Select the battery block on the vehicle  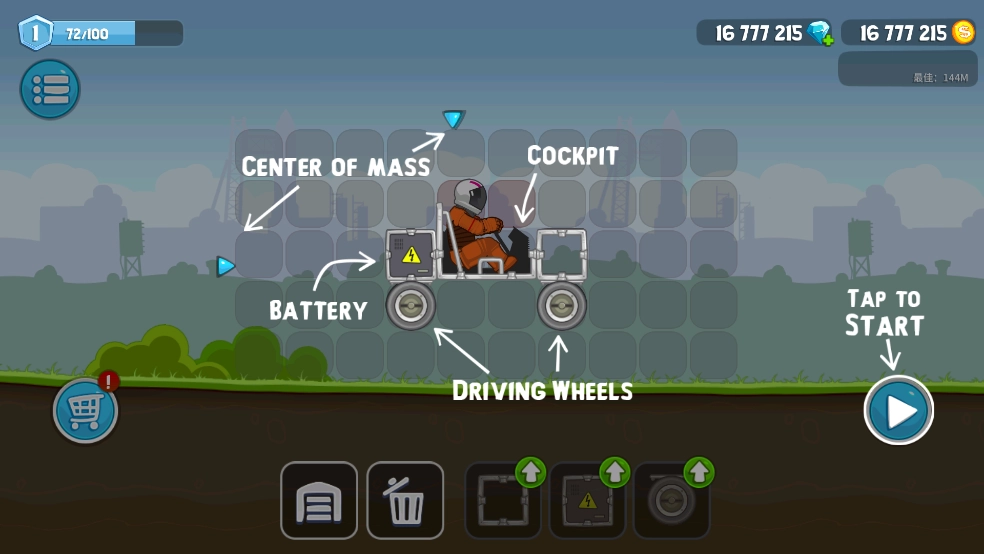coord(411,255)
